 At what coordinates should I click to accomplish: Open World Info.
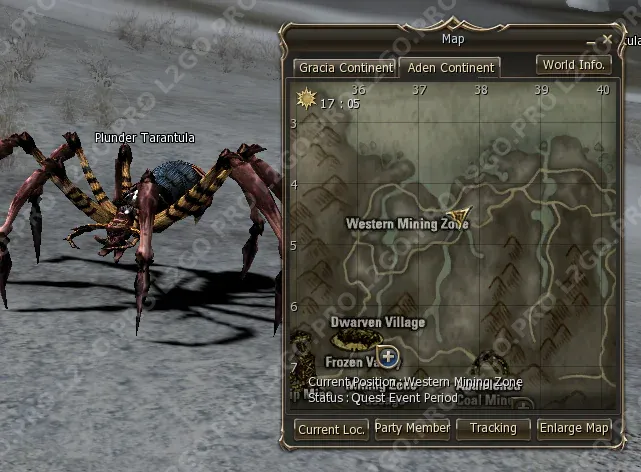coord(573,65)
